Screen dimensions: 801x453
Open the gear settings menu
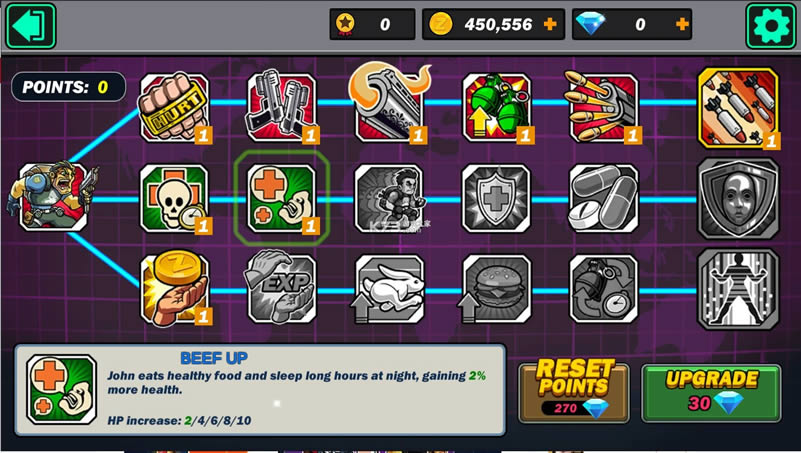tap(770, 26)
